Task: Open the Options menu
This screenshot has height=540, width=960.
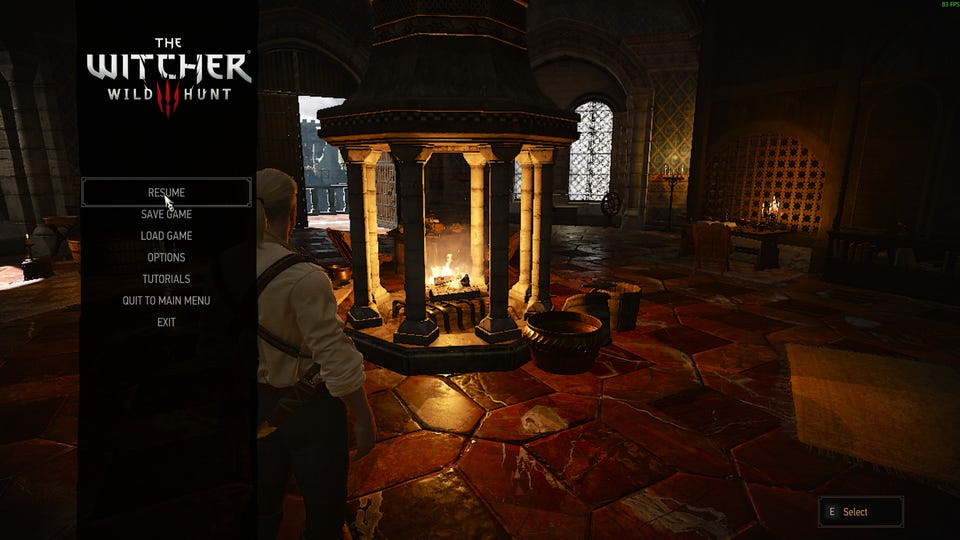Action: 166,257
